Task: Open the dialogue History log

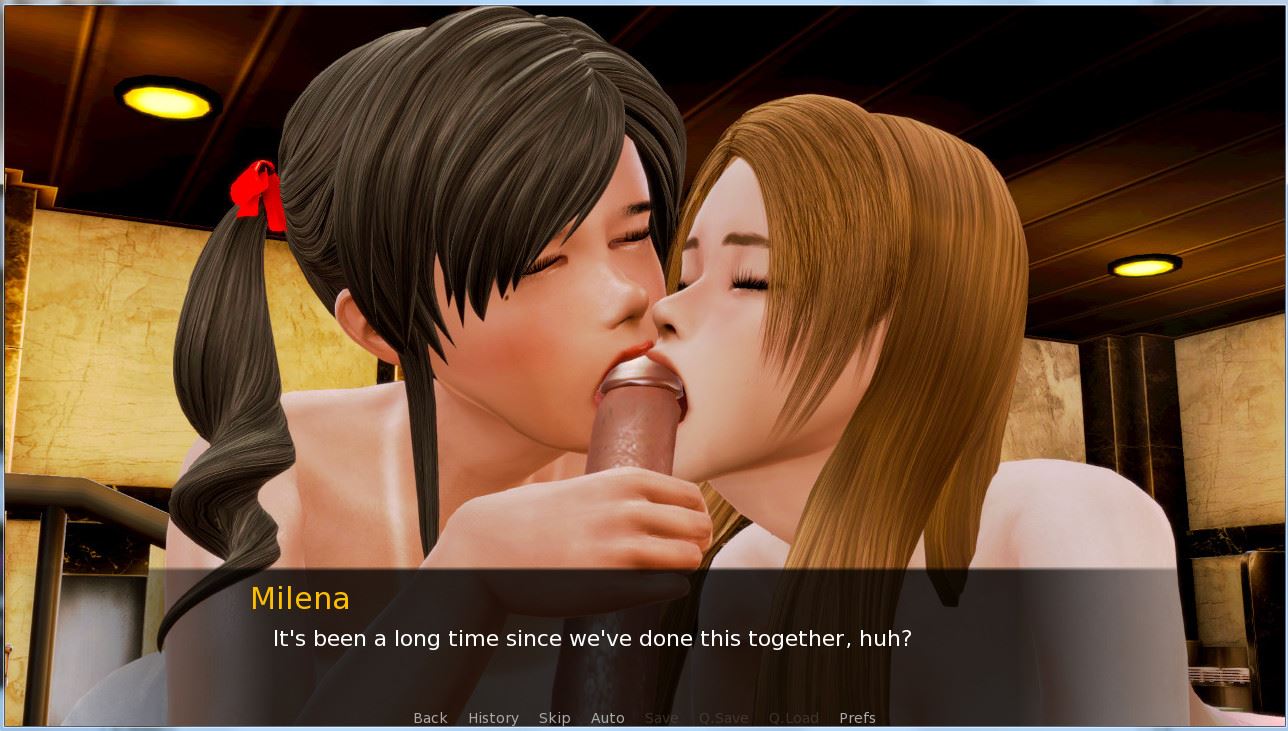Action: coord(493,718)
